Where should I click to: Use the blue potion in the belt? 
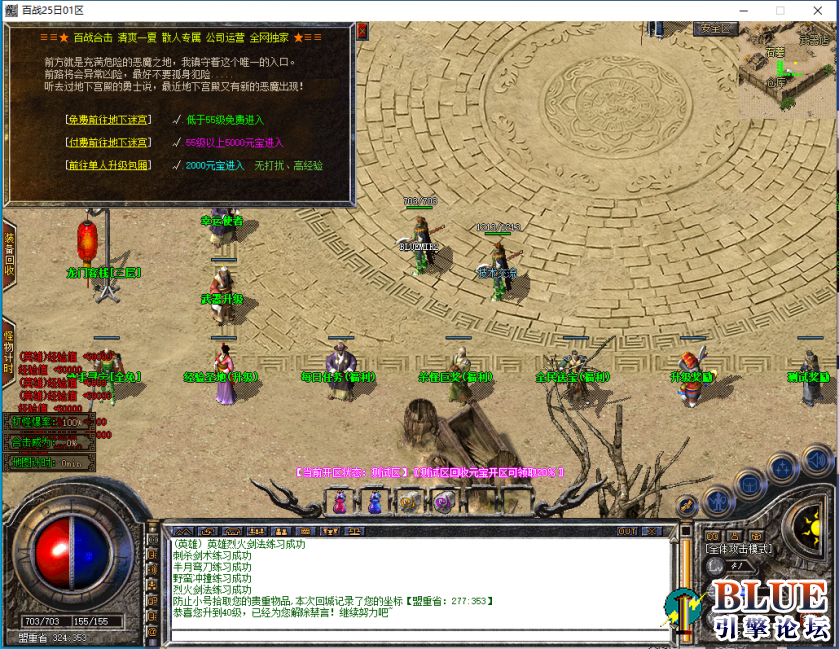[375, 503]
